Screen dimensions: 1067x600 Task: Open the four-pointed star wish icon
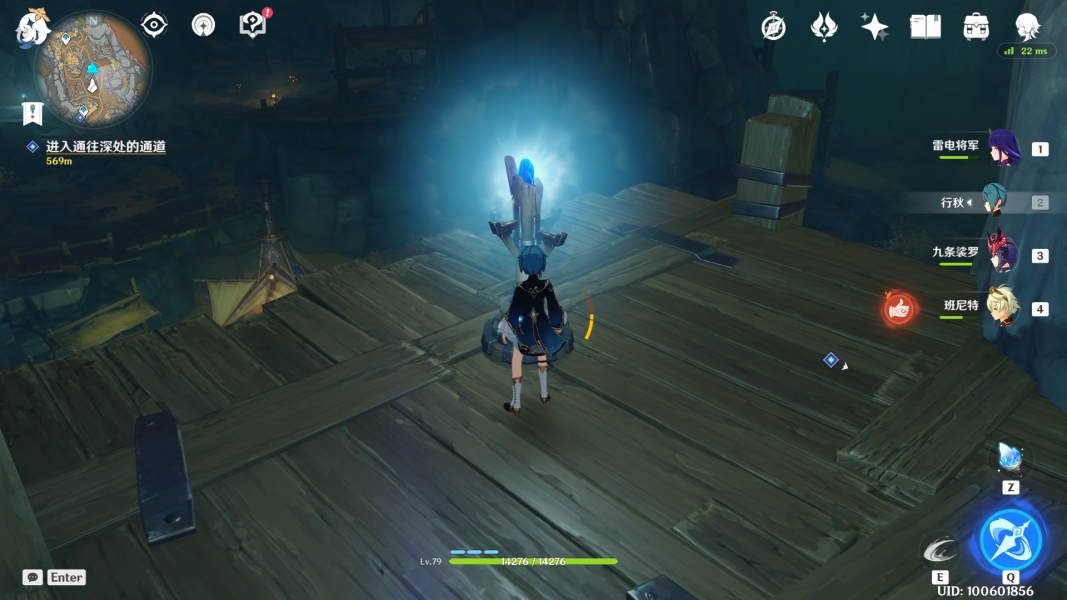875,27
